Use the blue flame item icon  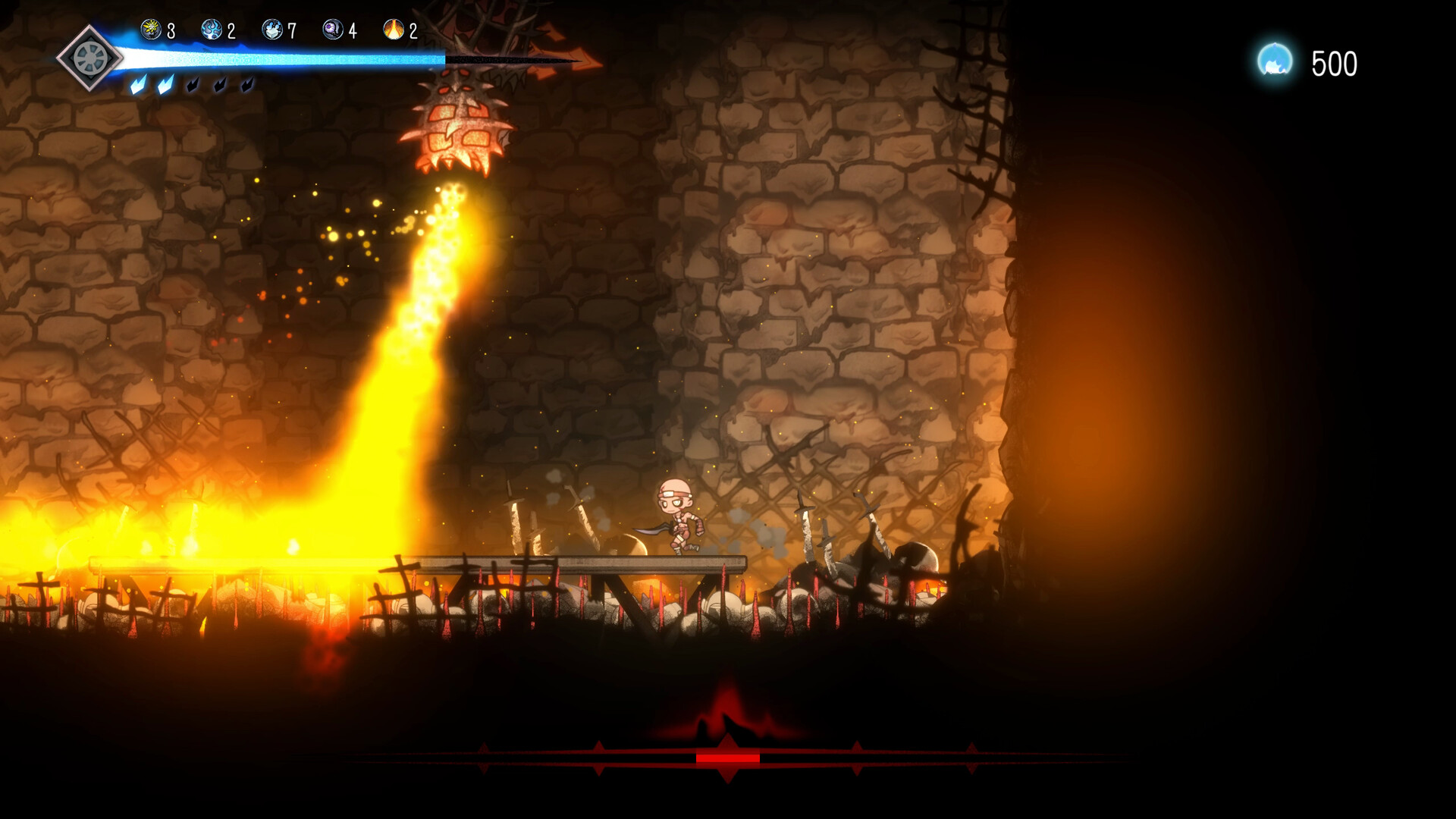pos(212,30)
